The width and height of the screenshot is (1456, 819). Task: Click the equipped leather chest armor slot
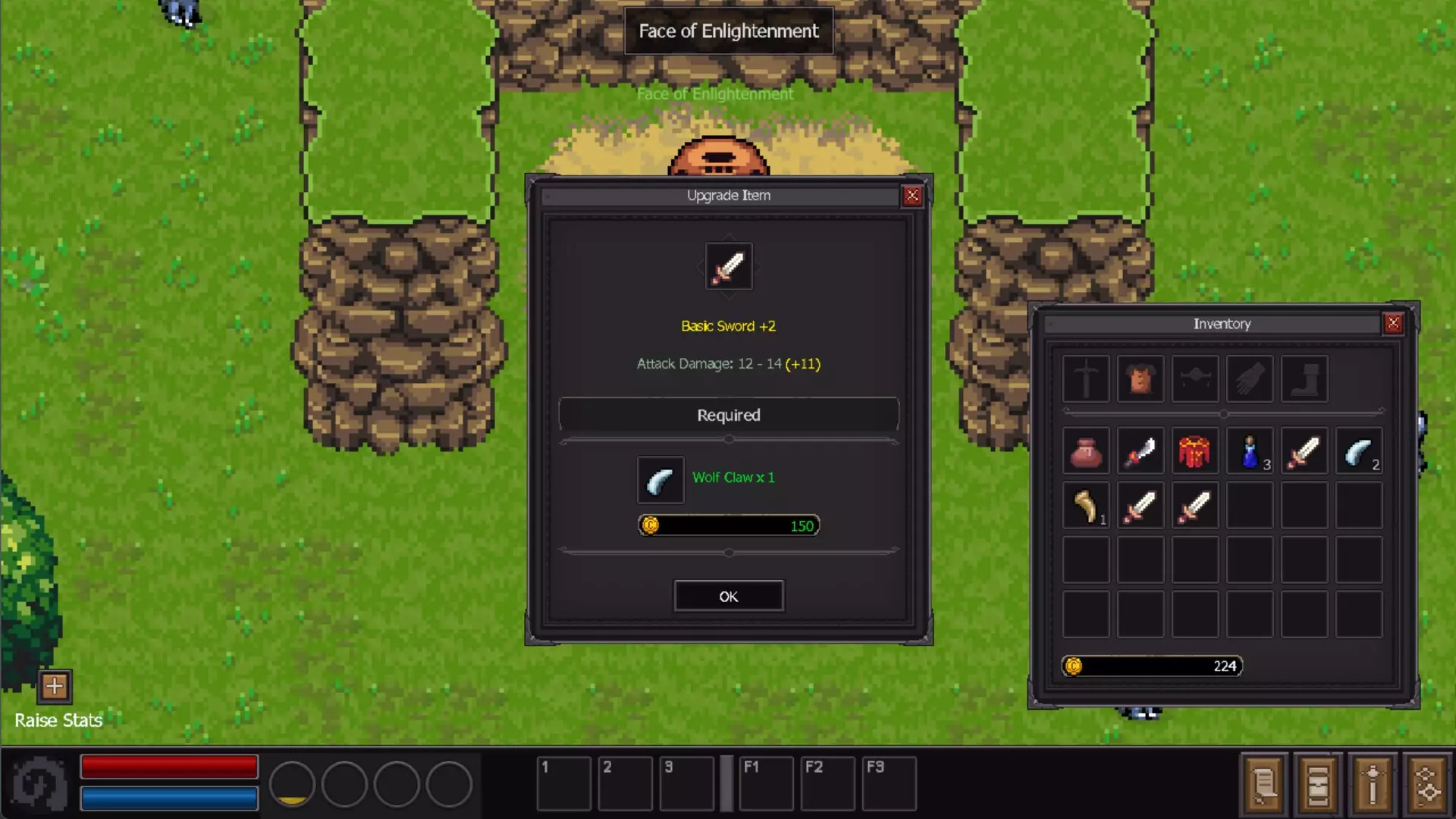(x=1141, y=378)
